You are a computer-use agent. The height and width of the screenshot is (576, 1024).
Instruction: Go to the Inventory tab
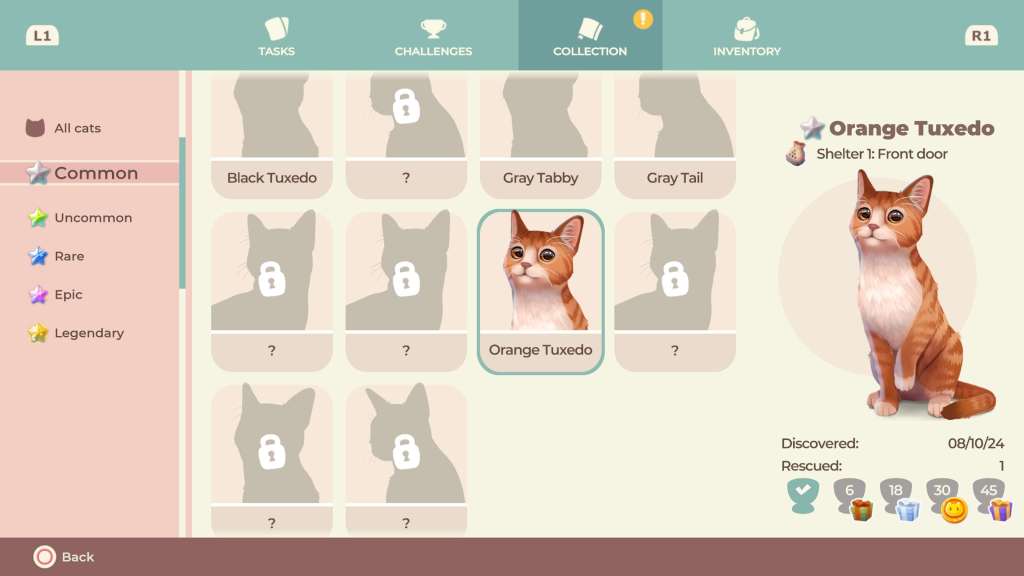point(746,36)
